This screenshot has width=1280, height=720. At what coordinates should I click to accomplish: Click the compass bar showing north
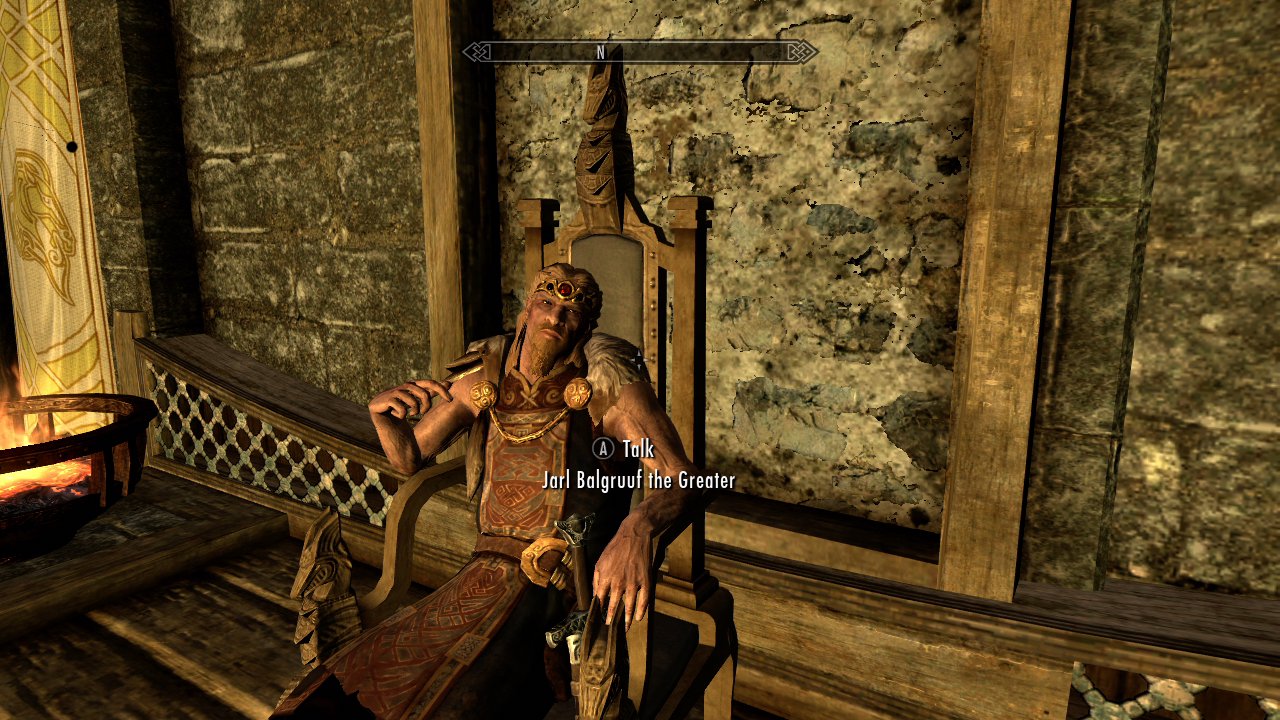point(640,51)
